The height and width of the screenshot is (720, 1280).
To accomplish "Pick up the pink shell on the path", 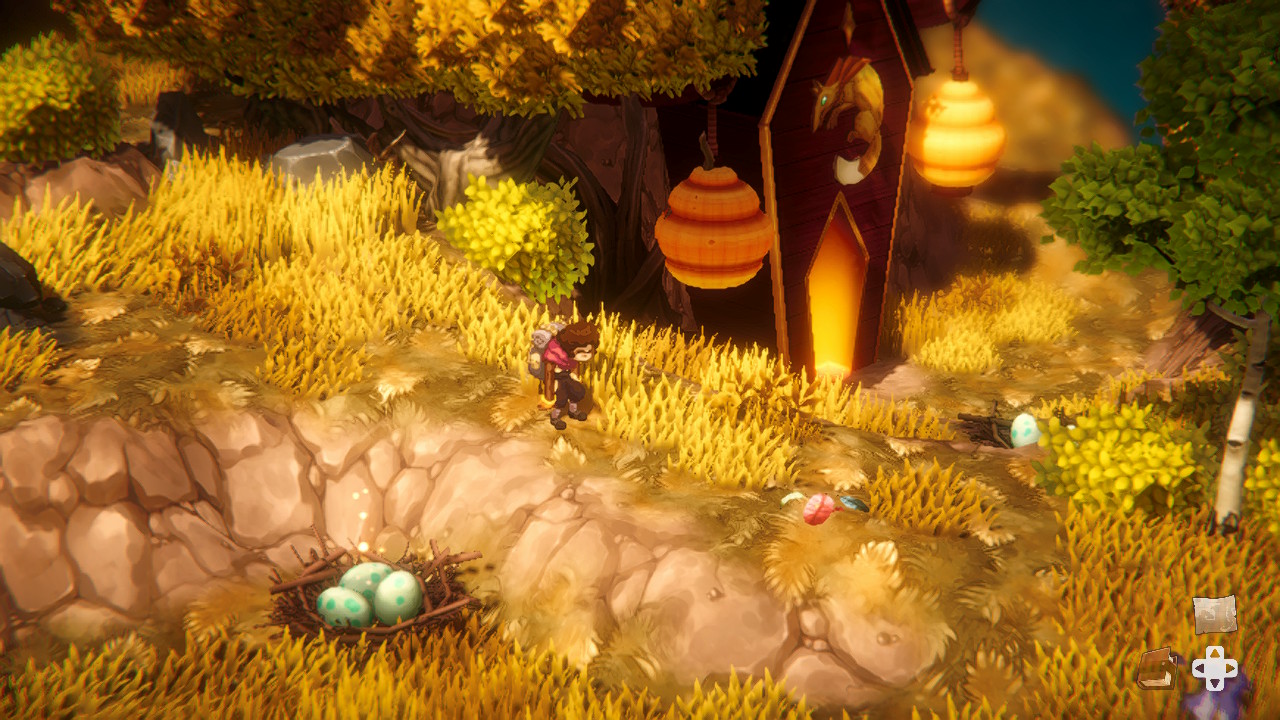I will 818,508.
